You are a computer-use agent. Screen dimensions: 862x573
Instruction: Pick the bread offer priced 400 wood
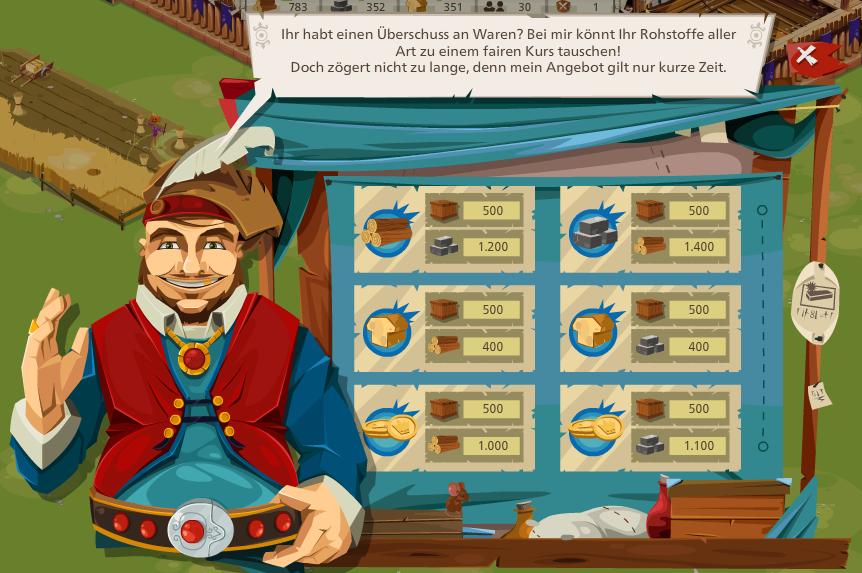[444, 328]
